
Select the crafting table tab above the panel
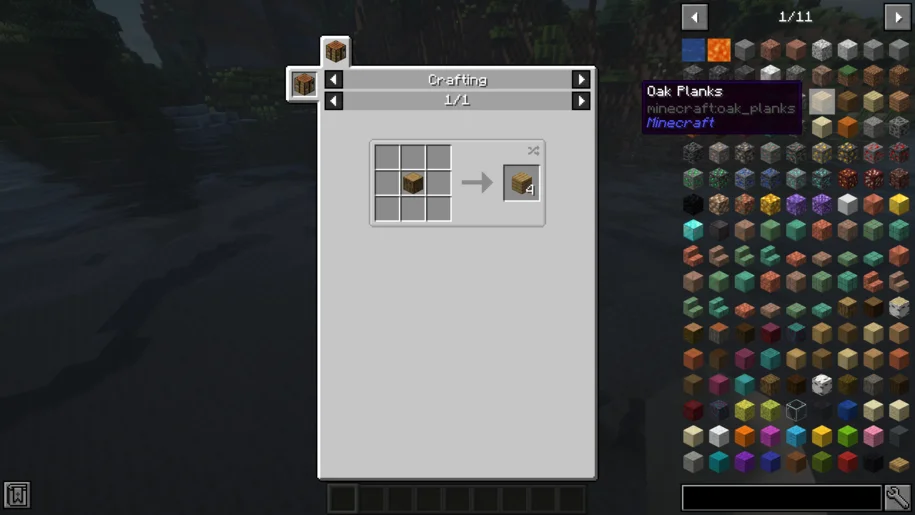tap(335, 51)
